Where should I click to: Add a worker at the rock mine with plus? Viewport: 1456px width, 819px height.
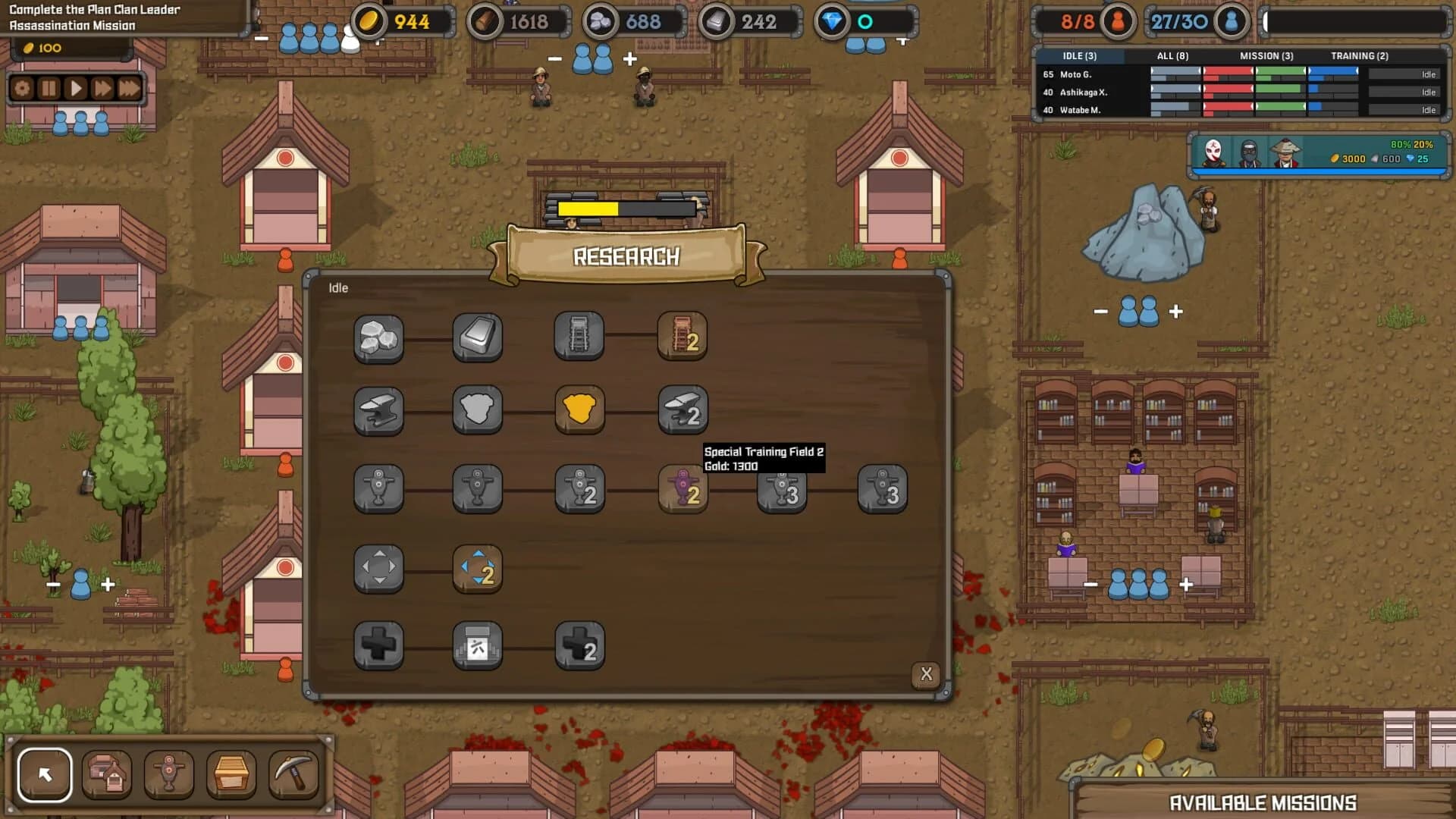1176,309
